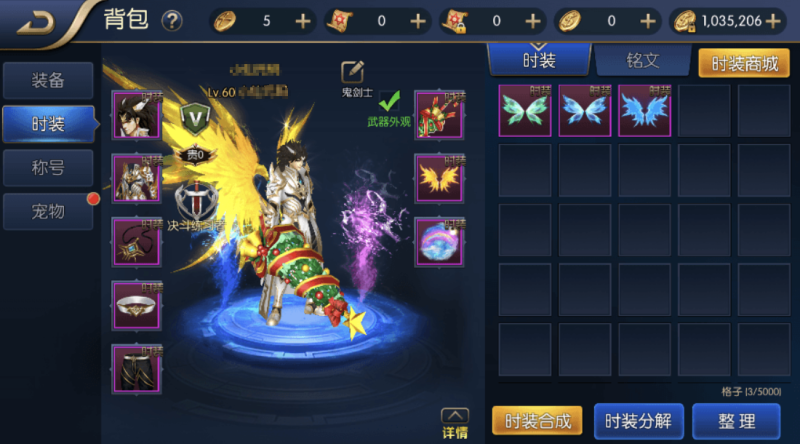
Task: Open the 称号 tab
Action: pyautogui.click(x=48, y=167)
